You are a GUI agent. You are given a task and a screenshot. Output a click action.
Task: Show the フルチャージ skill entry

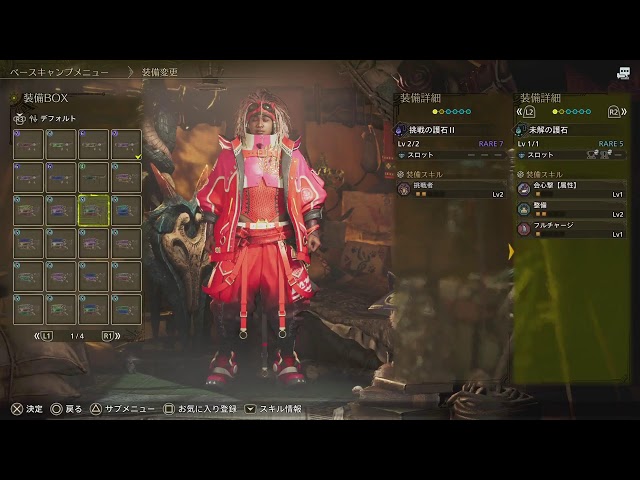[x=570, y=229]
